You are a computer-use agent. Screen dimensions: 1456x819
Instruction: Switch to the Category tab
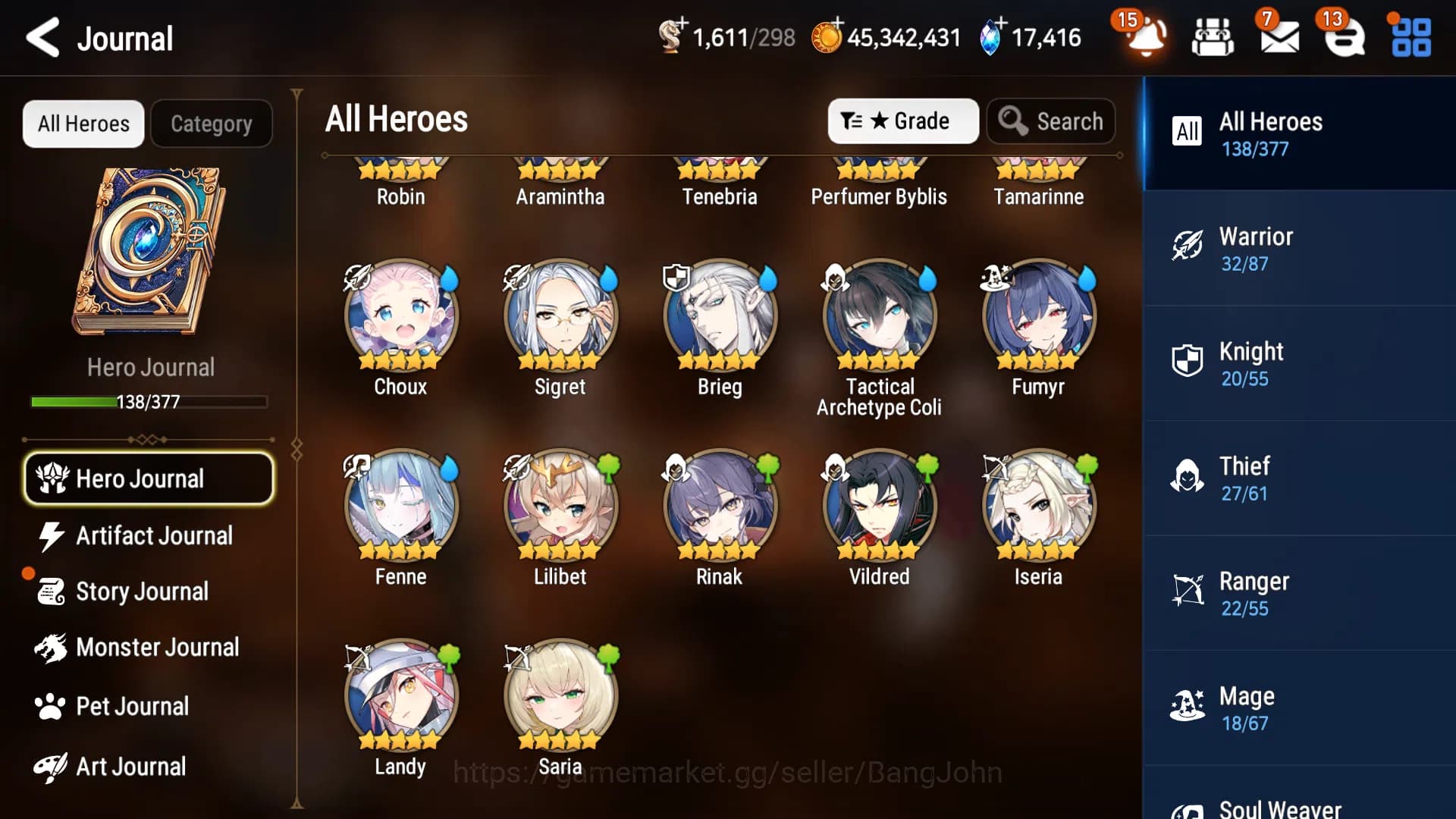coord(212,123)
